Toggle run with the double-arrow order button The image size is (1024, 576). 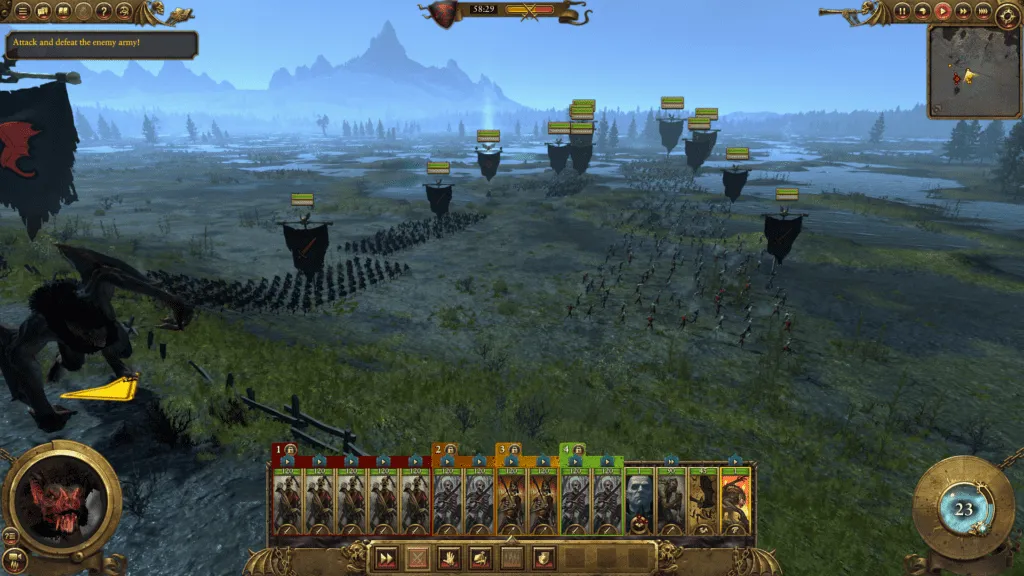point(385,557)
